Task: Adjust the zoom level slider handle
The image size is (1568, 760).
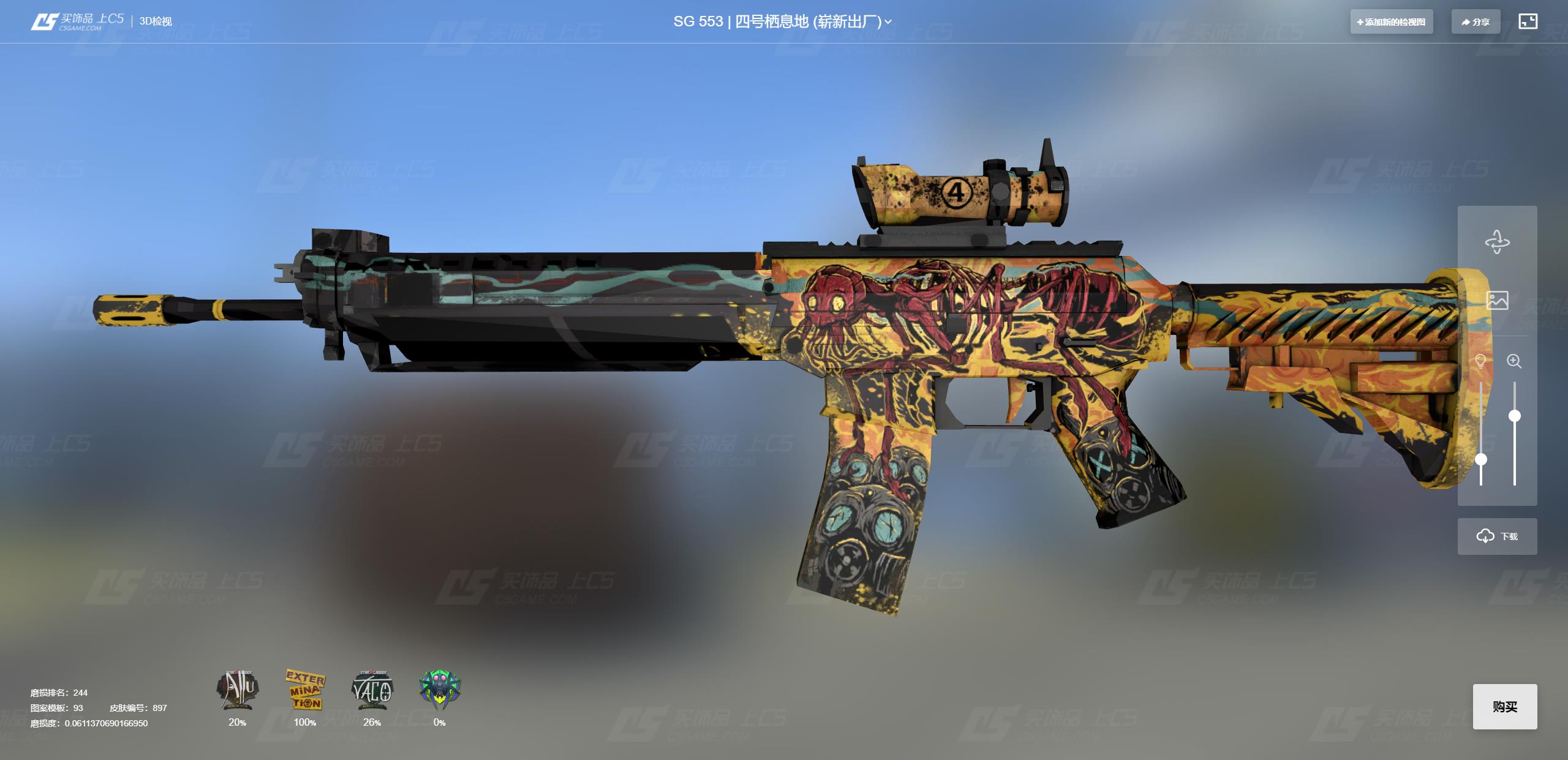Action: click(x=1515, y=416)
